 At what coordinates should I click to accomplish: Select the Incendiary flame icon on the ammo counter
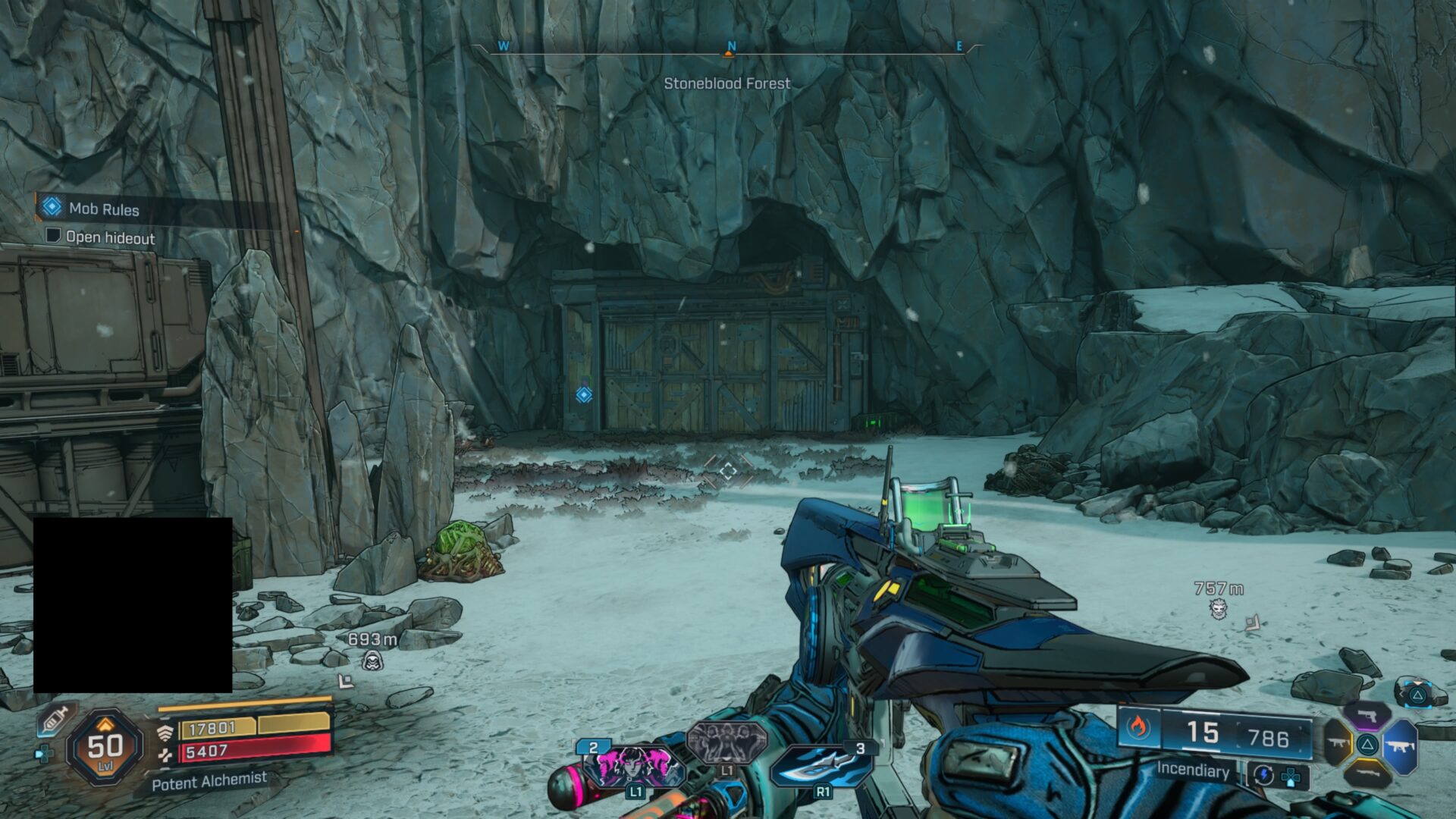coord(1137,726)
